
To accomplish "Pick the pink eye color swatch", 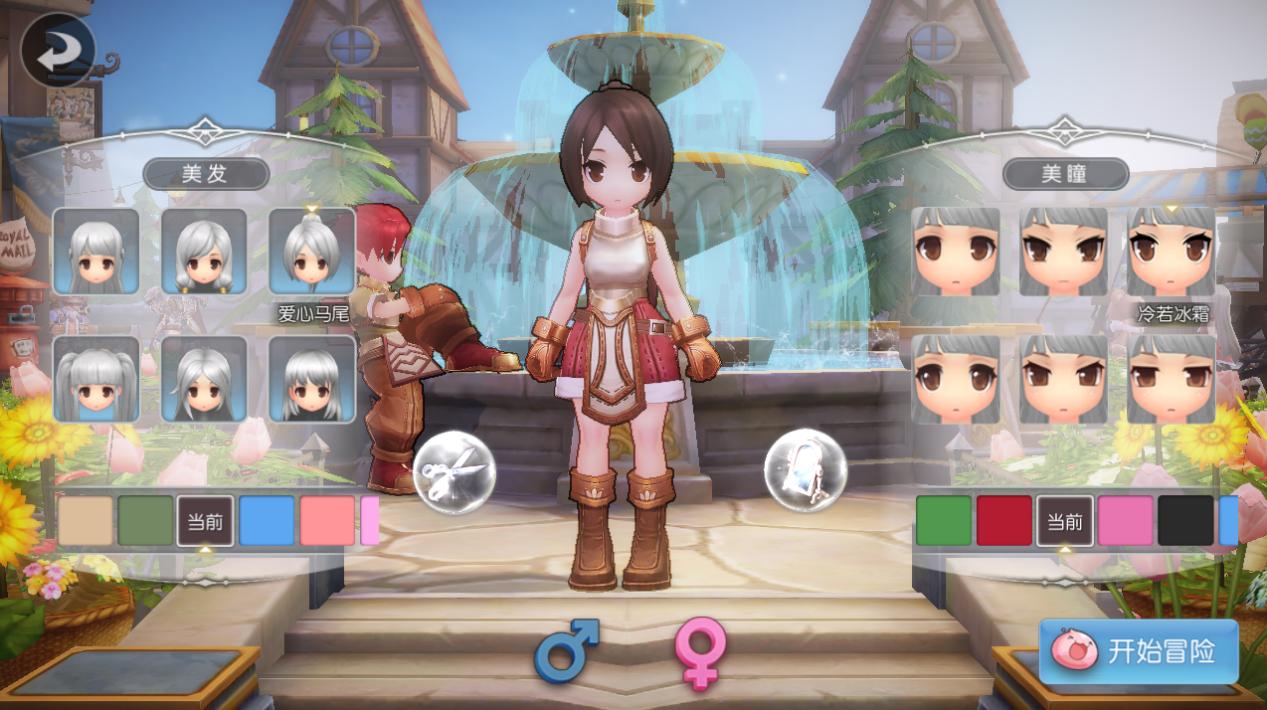I will pyautogui.click(x=1125, y=521).
